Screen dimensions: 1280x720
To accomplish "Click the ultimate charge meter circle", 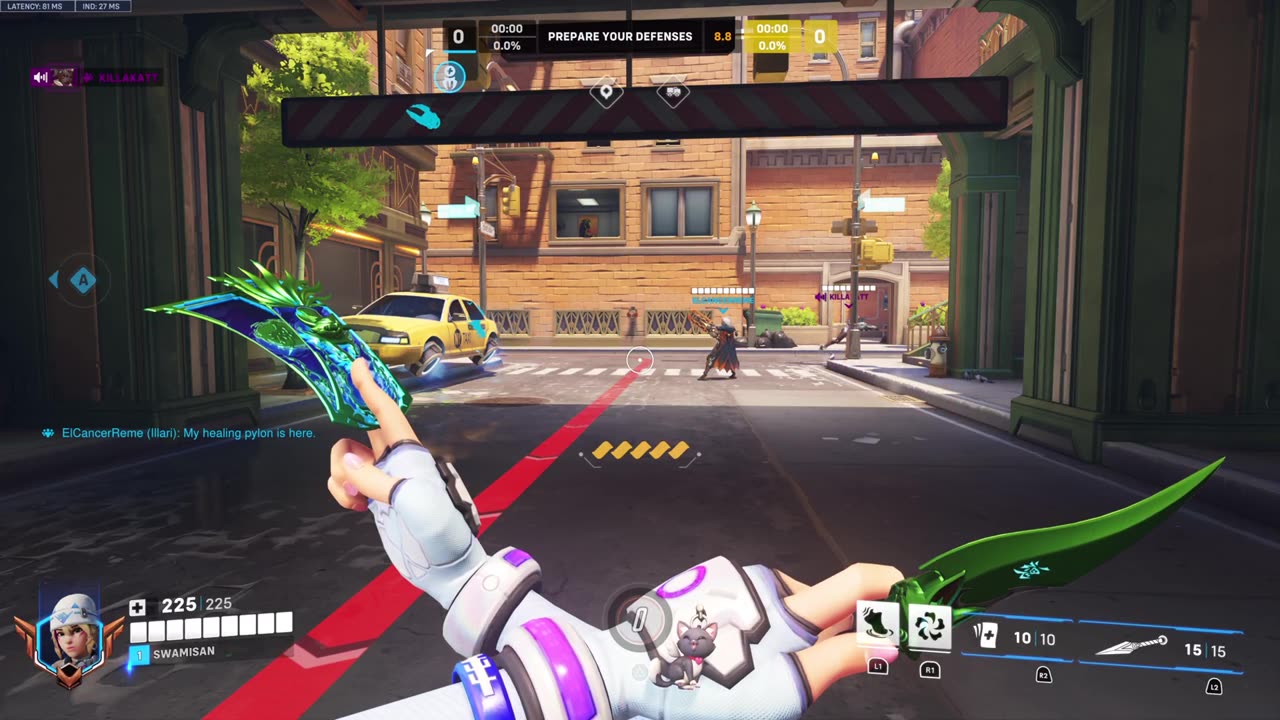I will click(639, 619).
